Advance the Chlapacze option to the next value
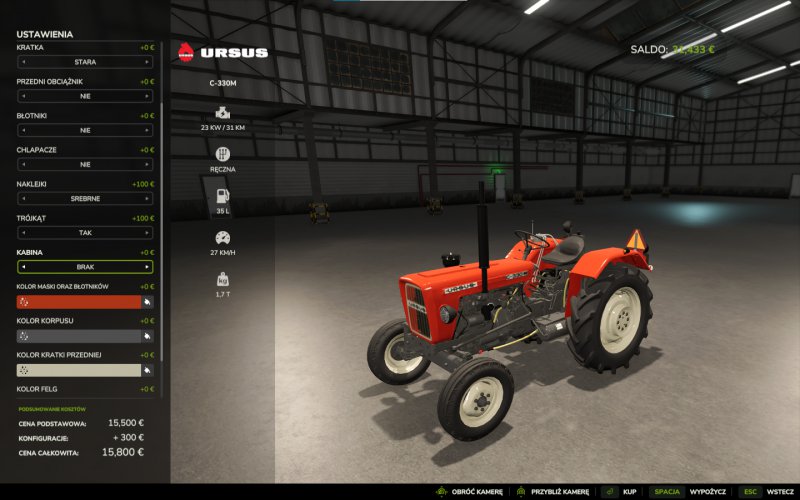This screenshot has height=500, width=800. 147,164
